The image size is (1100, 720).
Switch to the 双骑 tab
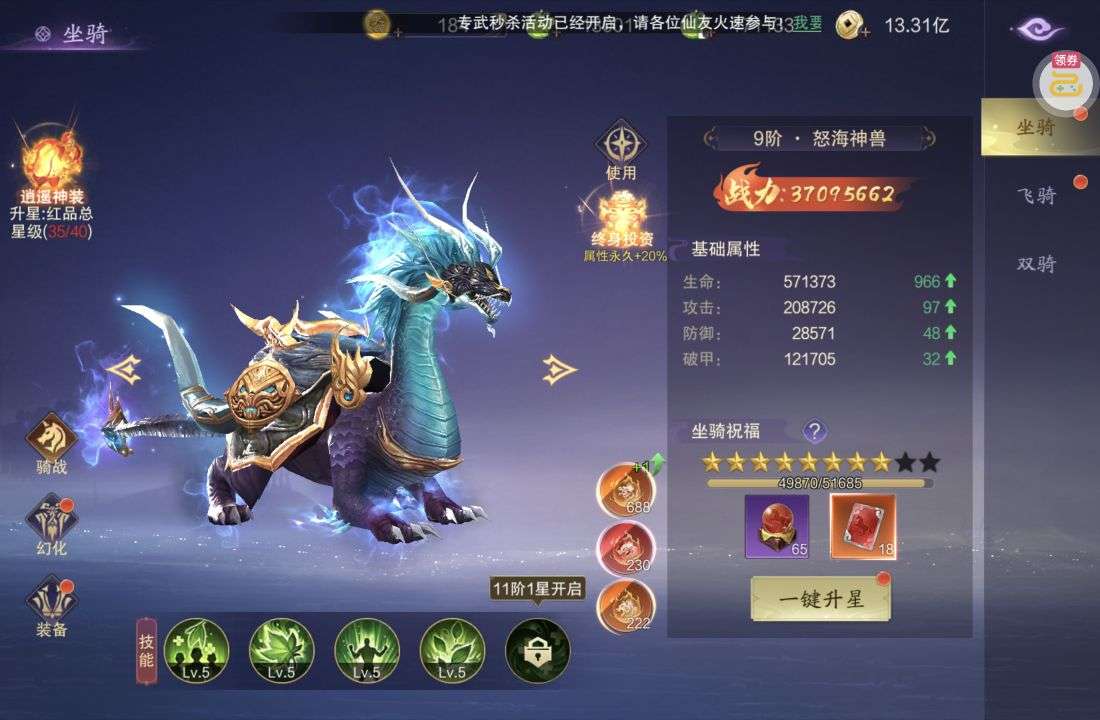(1036, 264)
